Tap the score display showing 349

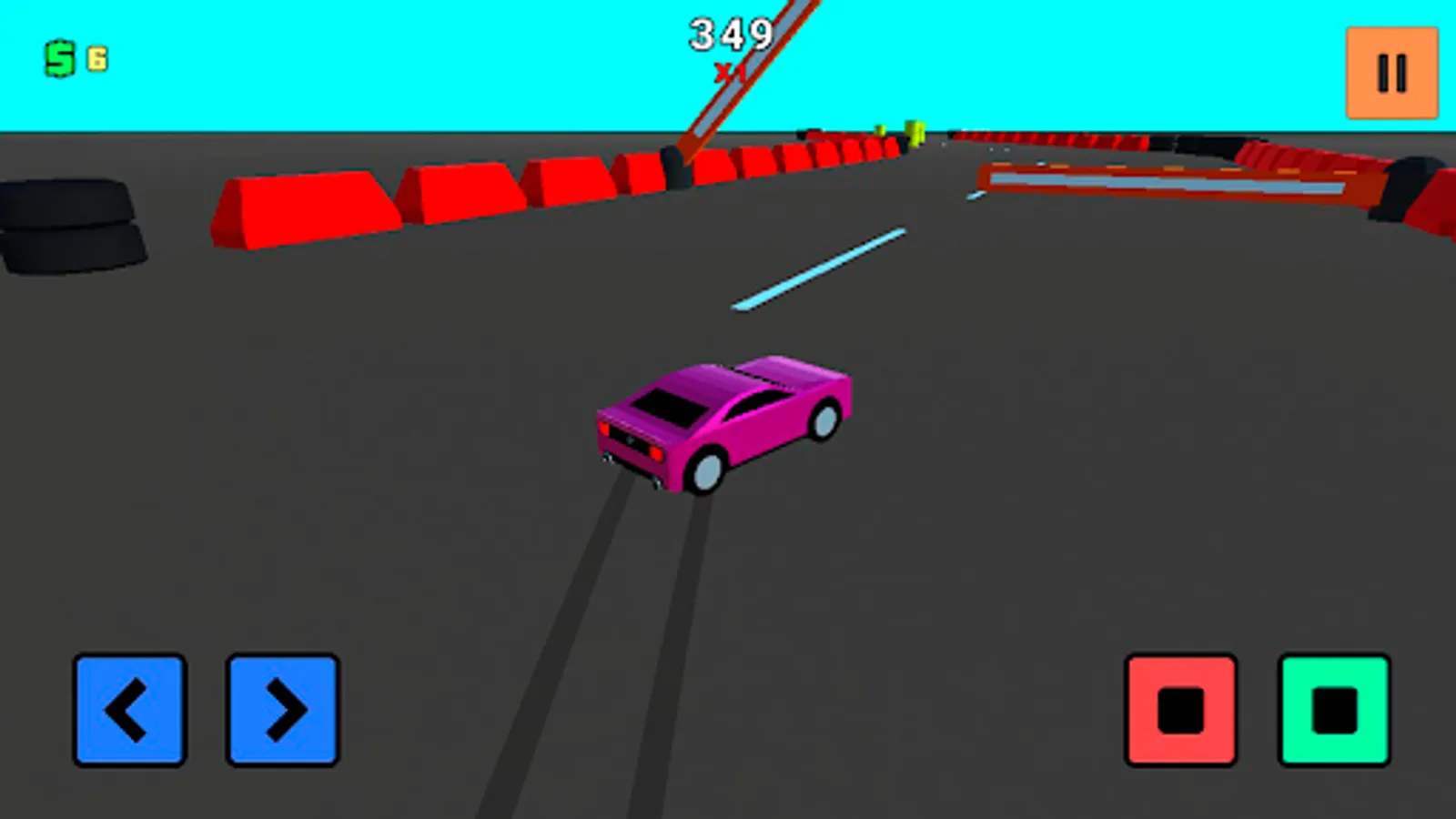(x=728, y=35)
